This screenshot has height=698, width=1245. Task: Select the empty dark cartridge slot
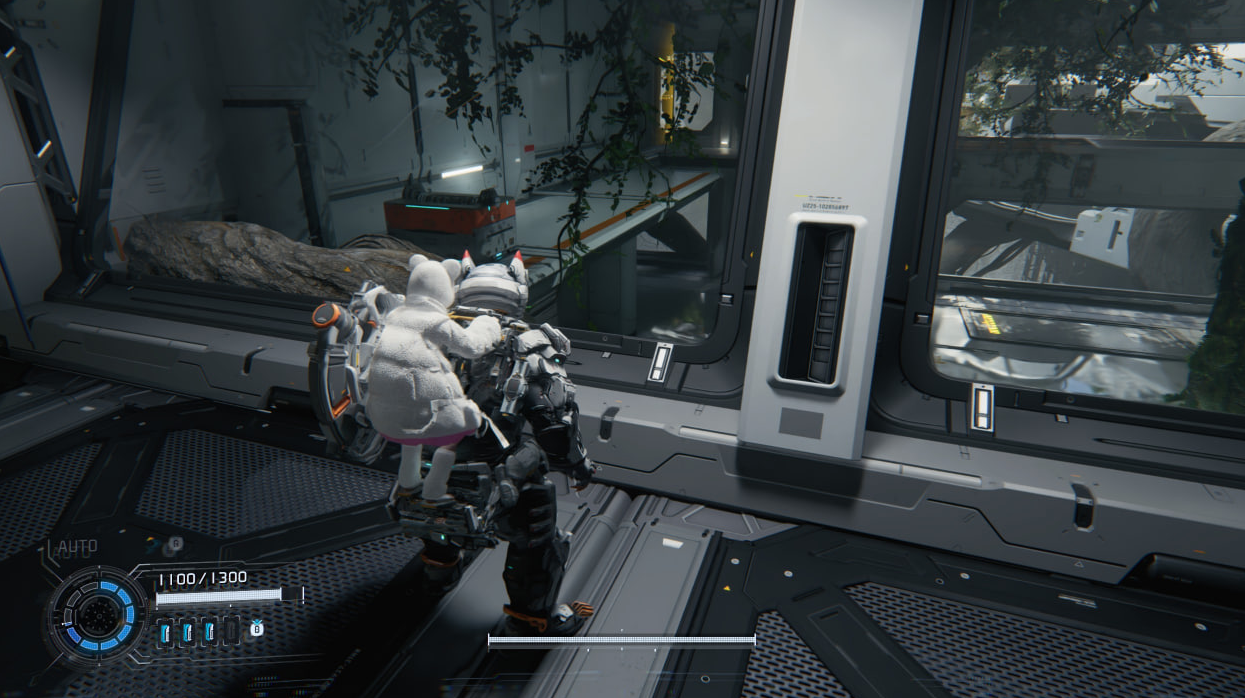coord(231,630)
